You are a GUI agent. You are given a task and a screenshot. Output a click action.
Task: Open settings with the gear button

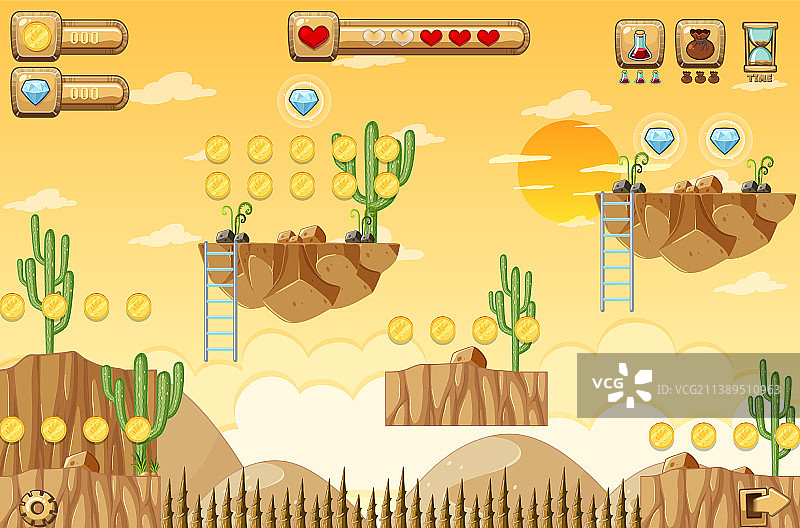point(37,508)
